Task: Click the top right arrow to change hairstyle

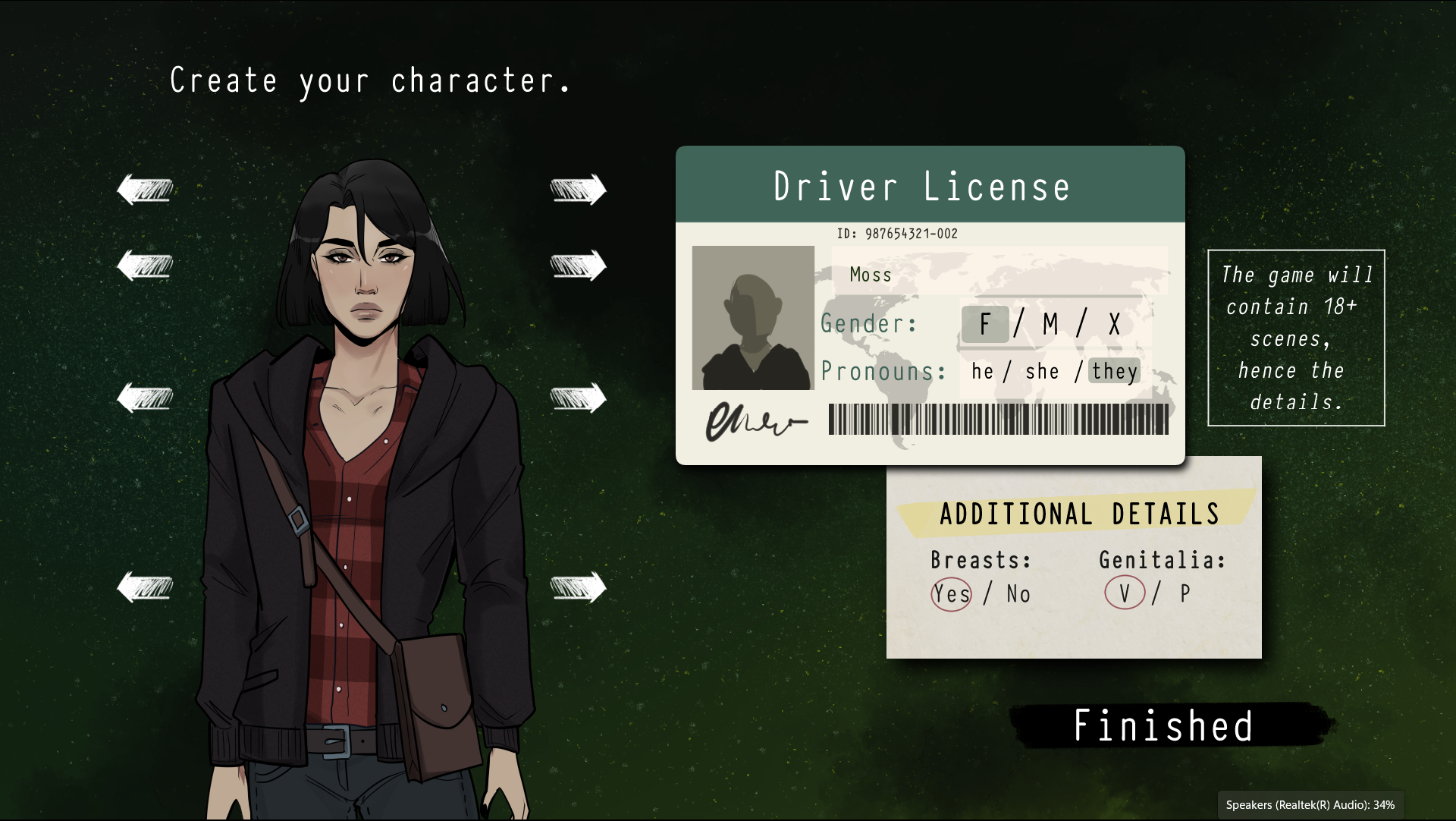Action: (579, 190)
